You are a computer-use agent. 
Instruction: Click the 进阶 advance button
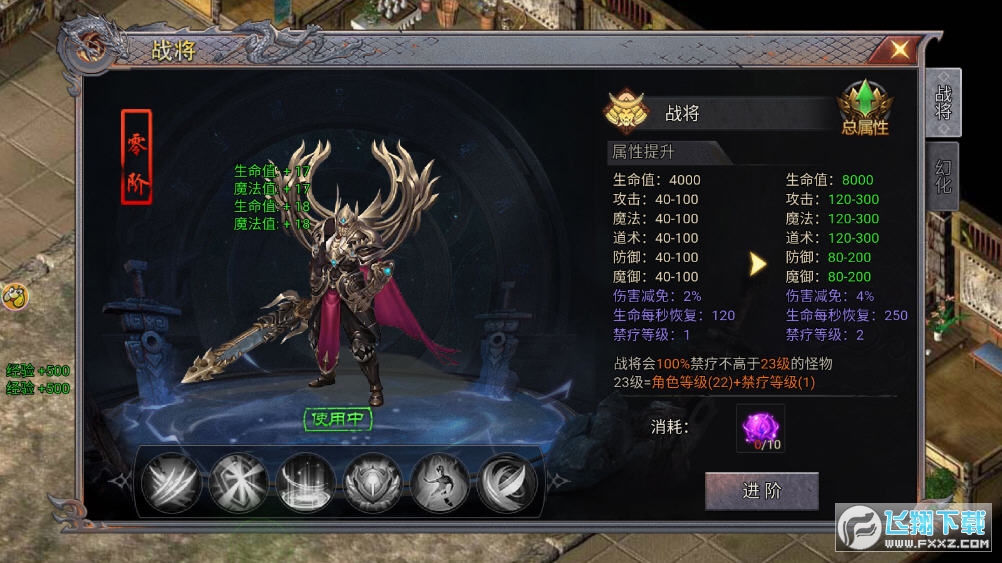pos(762,491)
